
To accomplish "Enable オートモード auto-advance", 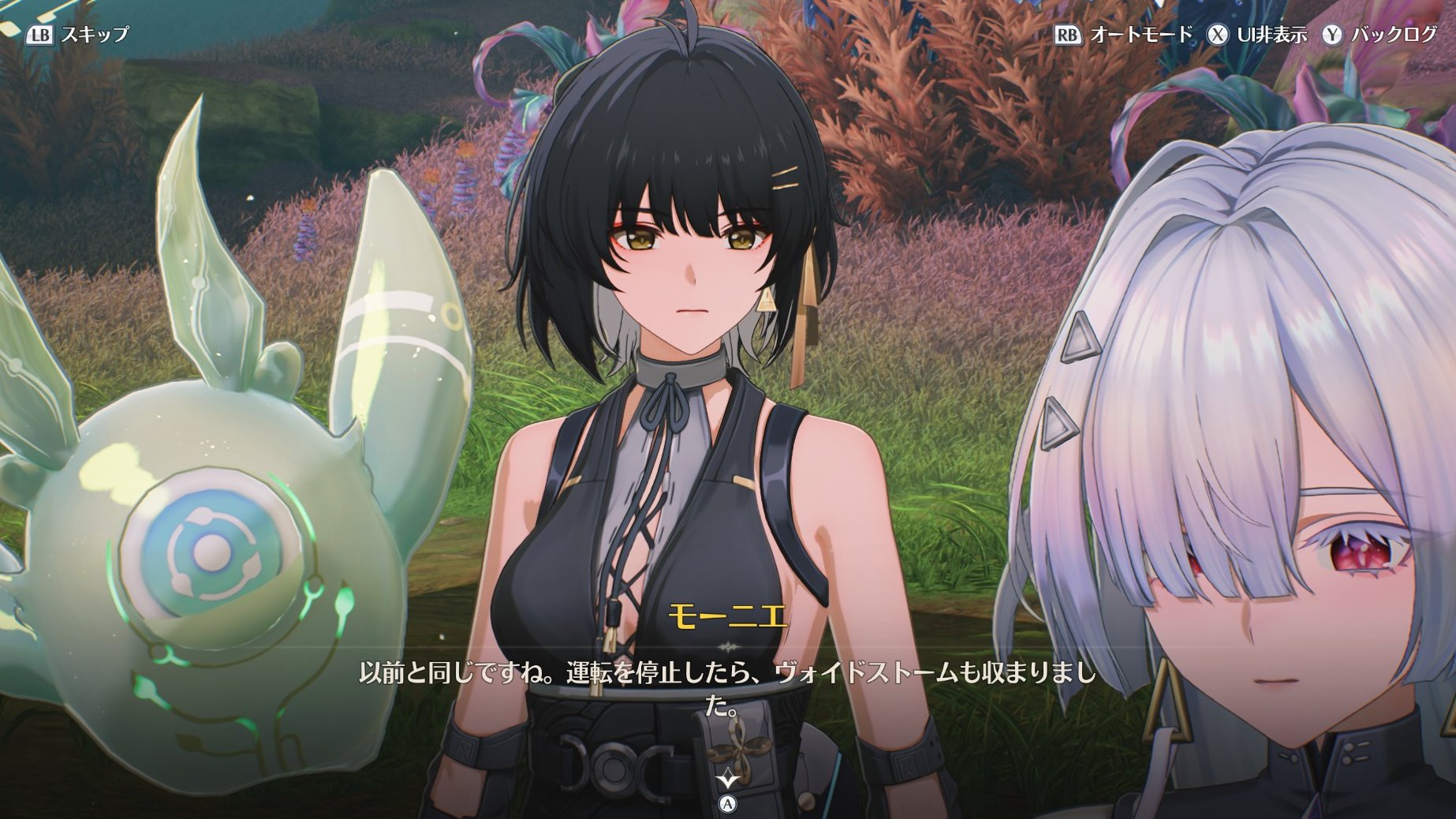I will [1124, 35].
